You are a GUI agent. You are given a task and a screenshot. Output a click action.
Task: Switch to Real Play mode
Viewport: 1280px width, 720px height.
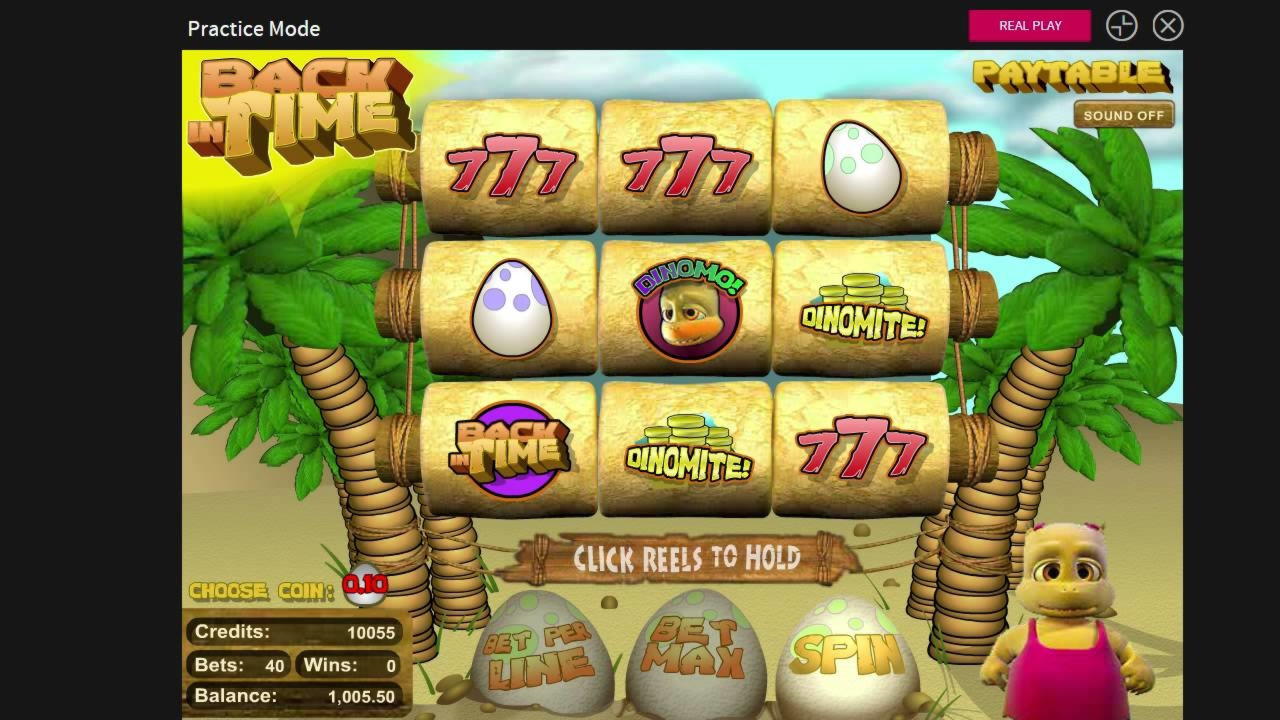click(1029, 26)
